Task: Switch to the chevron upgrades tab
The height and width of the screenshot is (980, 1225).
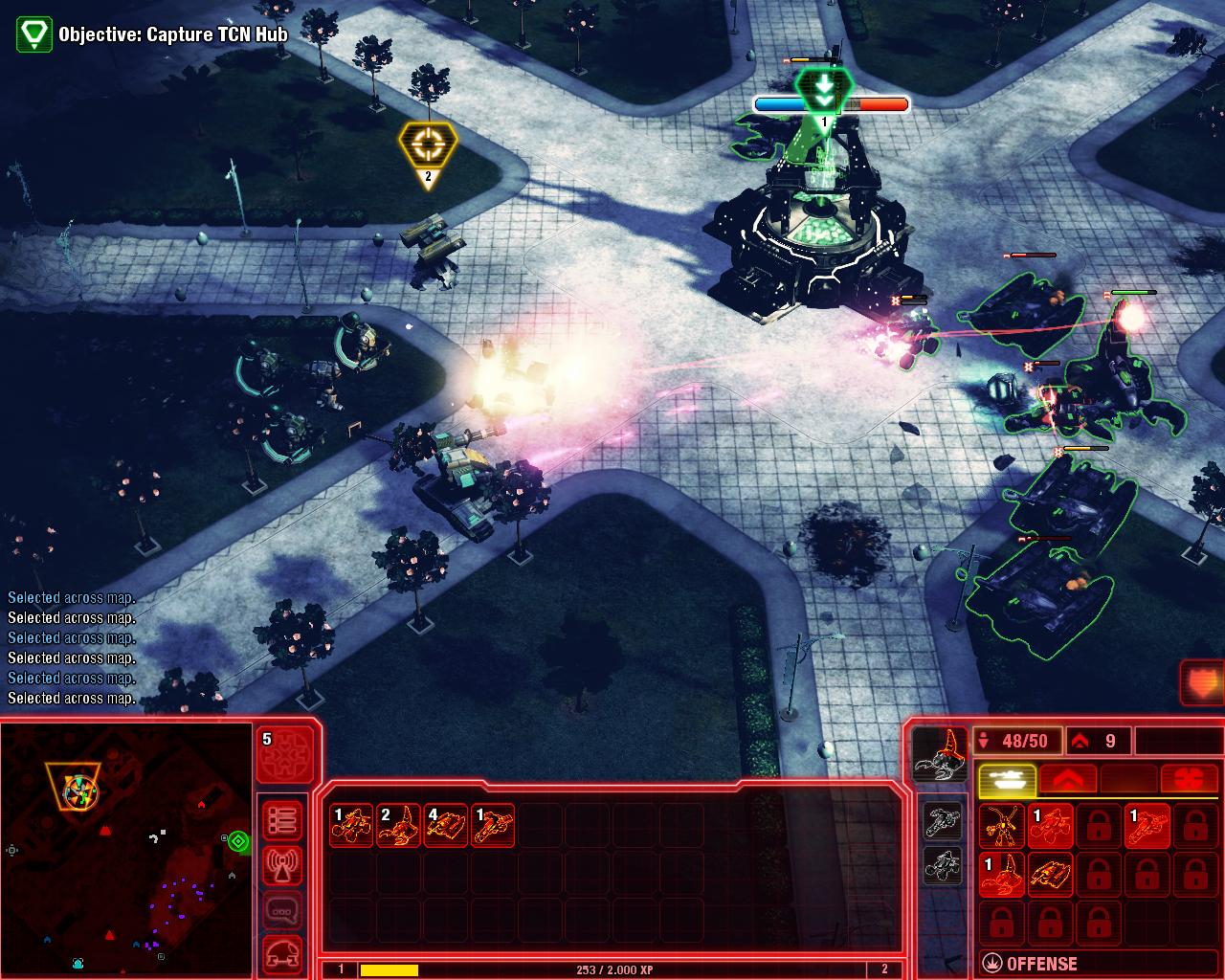Action: [x=1067, y=780]
